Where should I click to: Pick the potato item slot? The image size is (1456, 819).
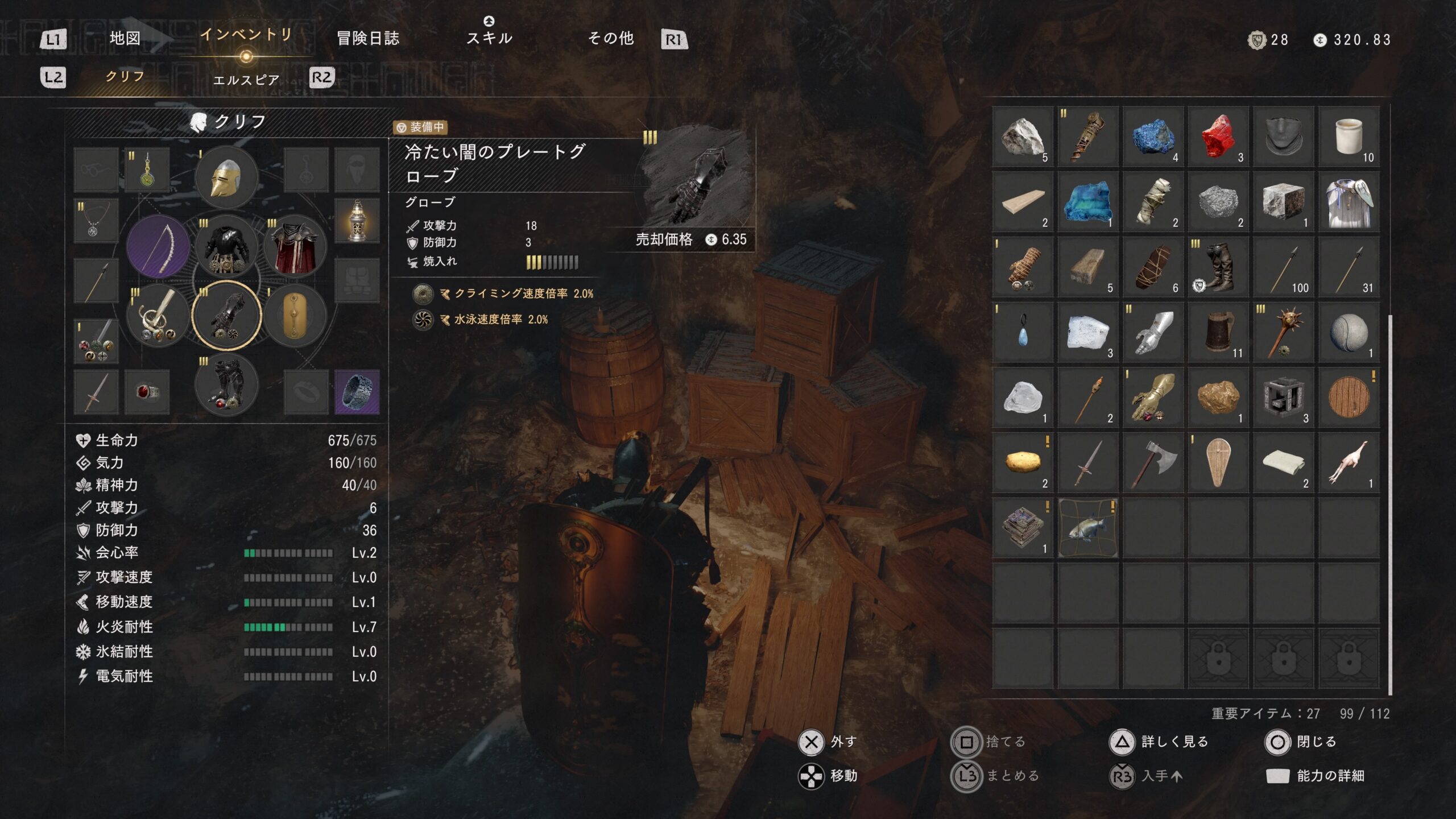[1023, 462]
